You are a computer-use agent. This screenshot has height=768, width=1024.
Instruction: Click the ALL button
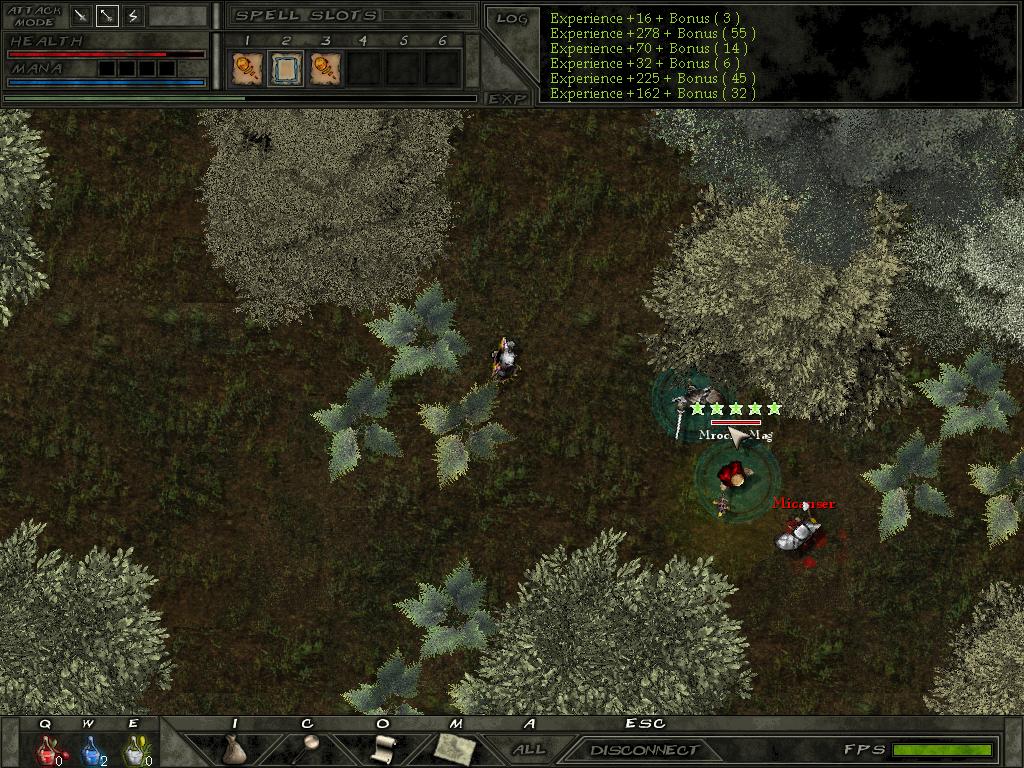click(x=529, y=749)
